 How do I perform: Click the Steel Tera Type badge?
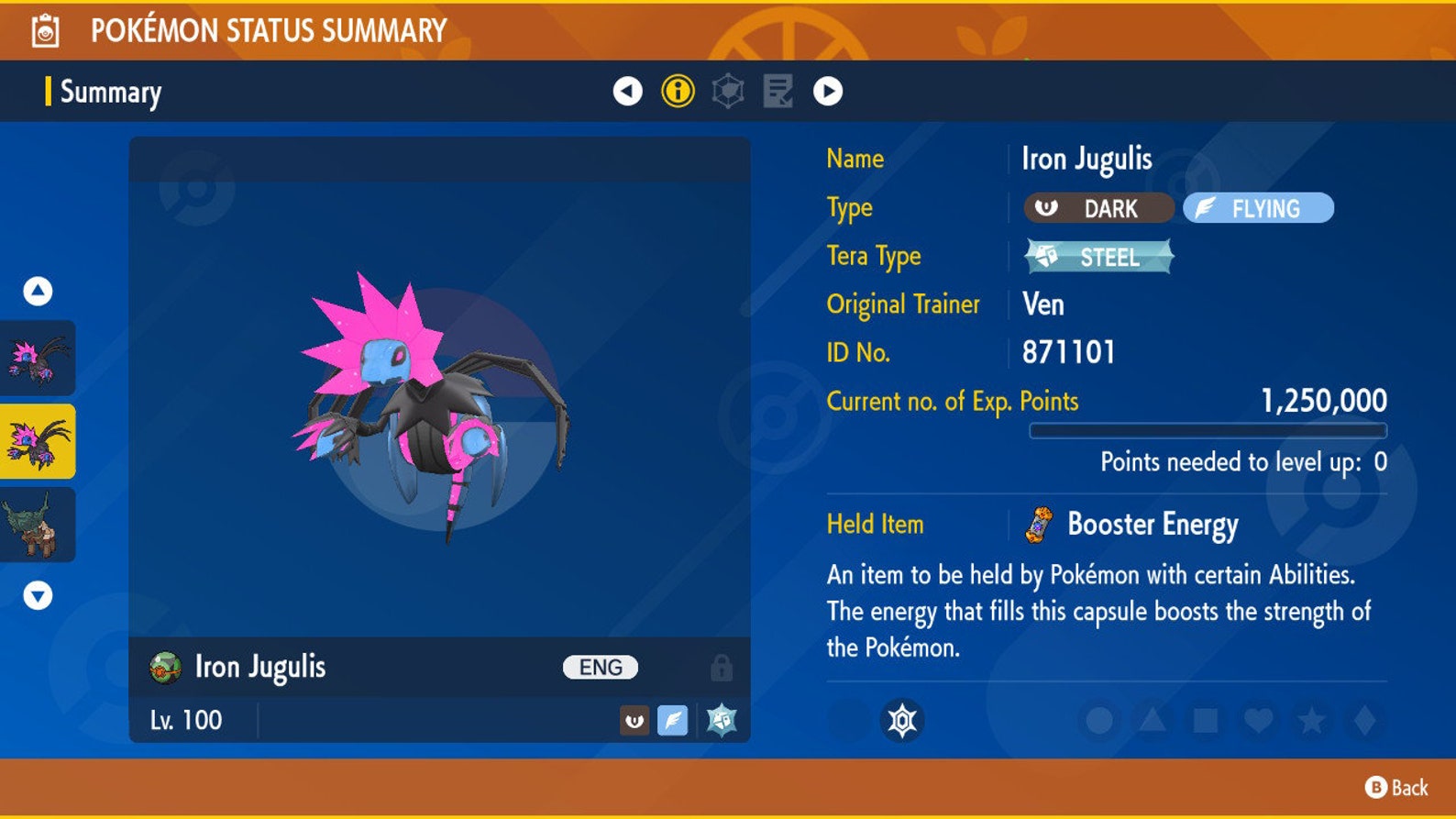pyautogui.click(x=1097, y=258)
